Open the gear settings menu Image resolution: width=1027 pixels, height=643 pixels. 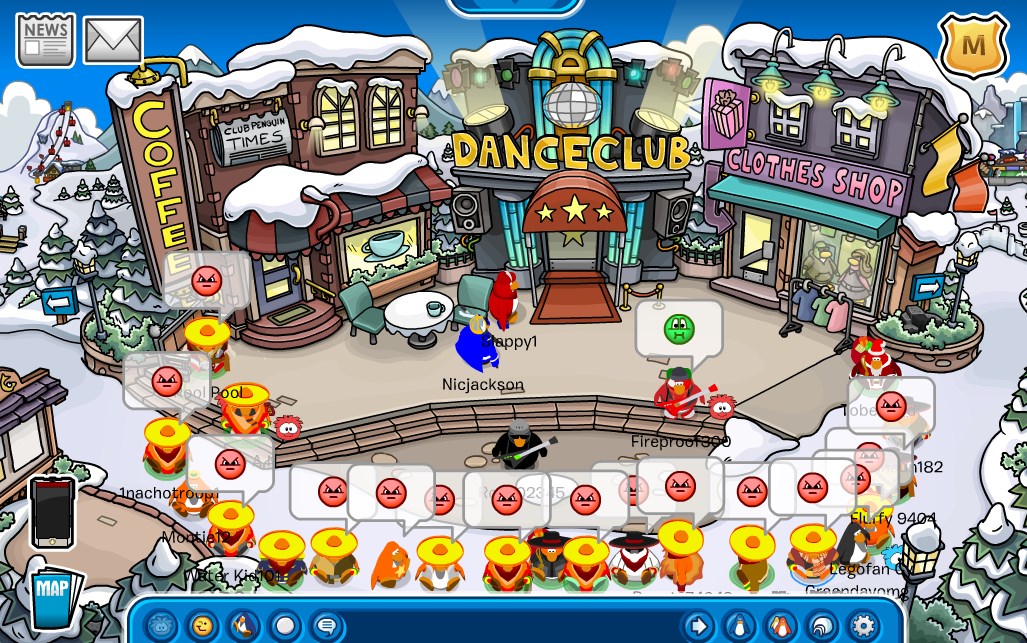tap(862, 627)
